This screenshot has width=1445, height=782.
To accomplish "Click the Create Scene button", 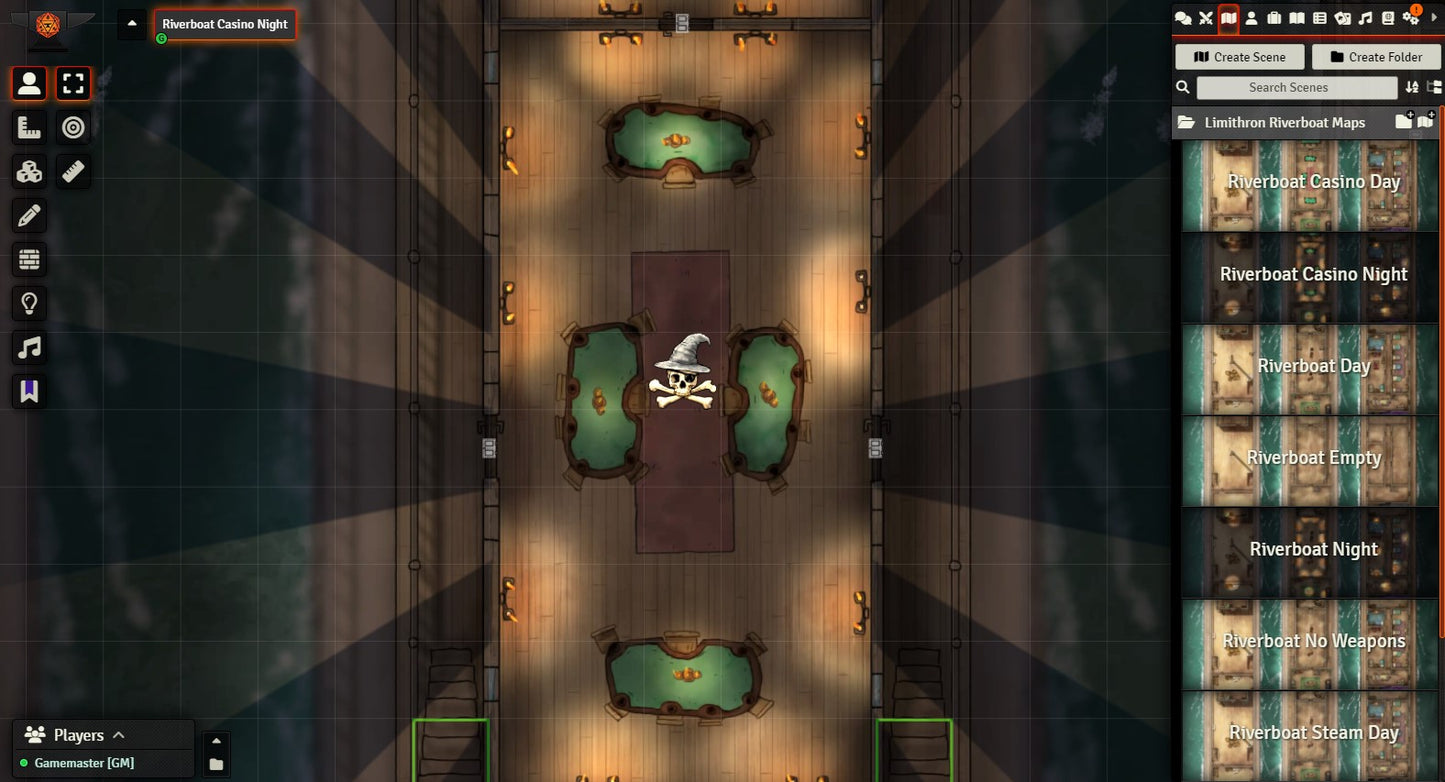I will [1239, 57].
